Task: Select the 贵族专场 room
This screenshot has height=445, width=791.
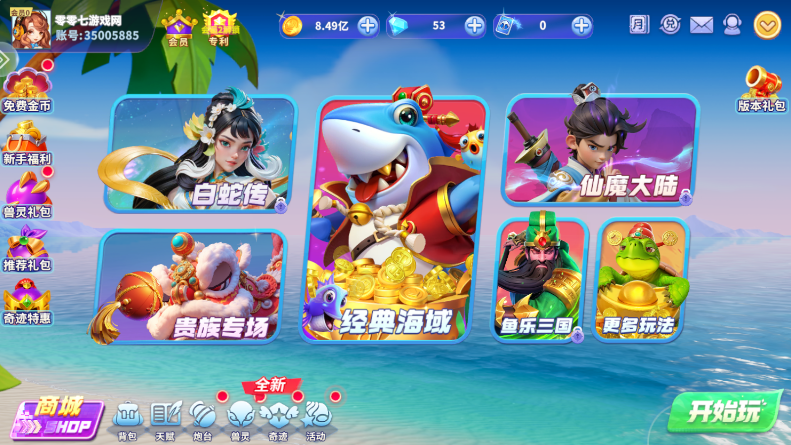Action: click(x=192, y=286)
